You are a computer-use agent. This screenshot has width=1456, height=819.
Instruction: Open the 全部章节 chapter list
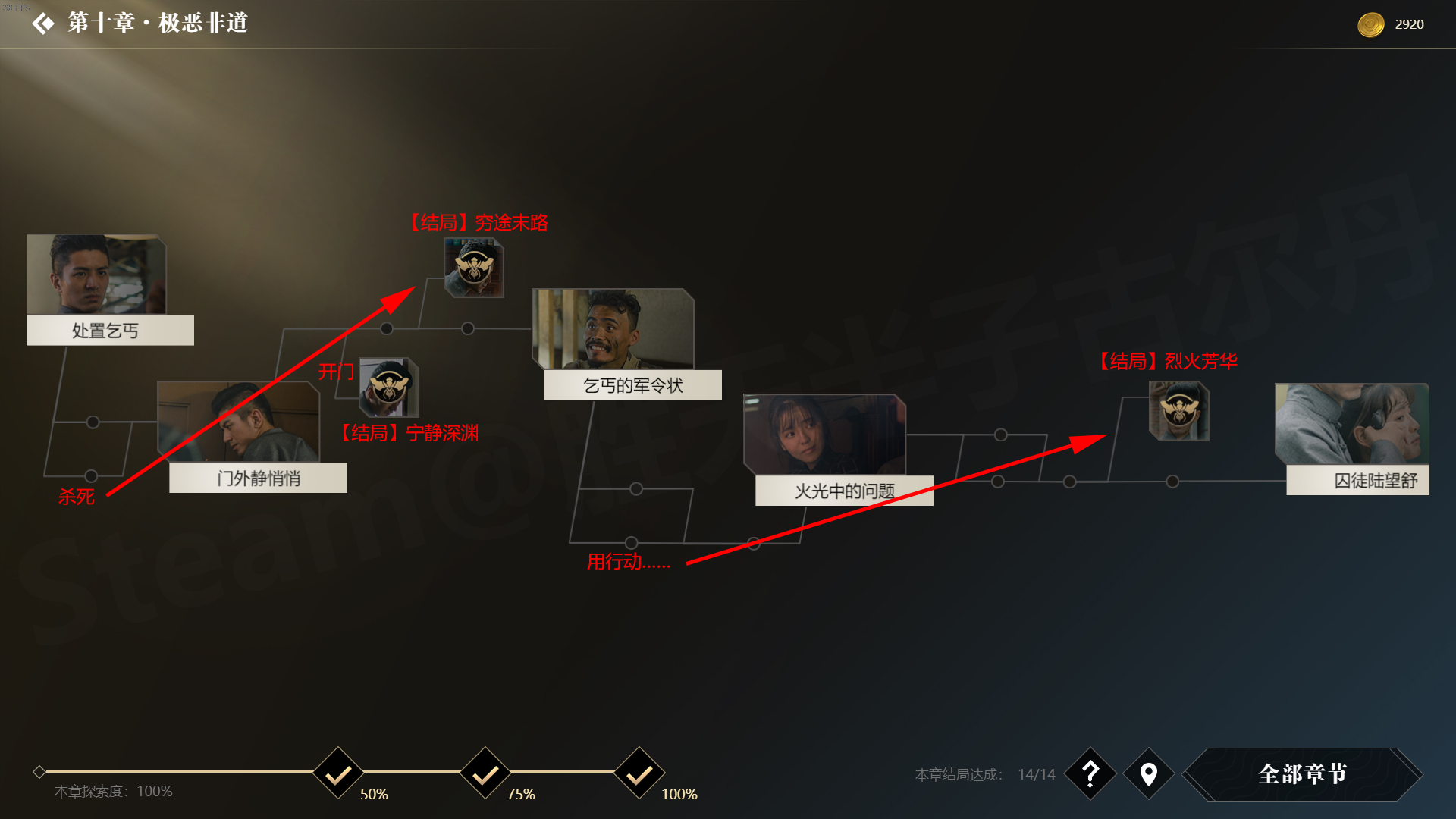[x=1302, y=773]
